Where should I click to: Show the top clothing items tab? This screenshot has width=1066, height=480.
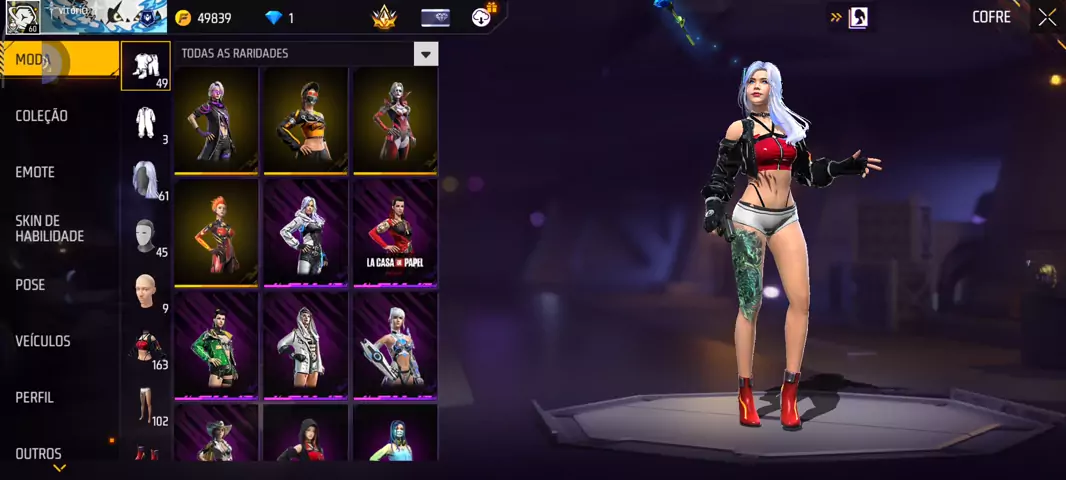click(146, 348)
